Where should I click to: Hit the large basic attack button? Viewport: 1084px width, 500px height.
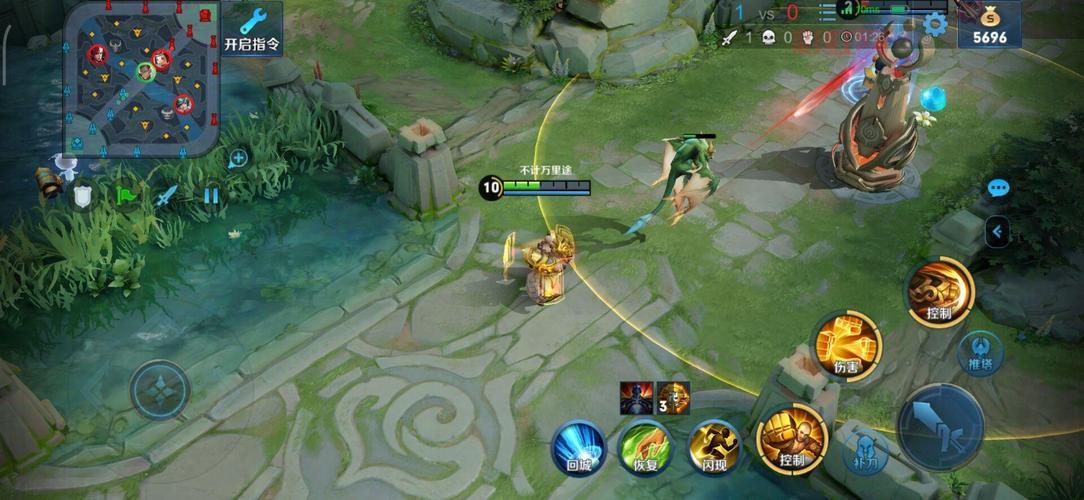941,427
